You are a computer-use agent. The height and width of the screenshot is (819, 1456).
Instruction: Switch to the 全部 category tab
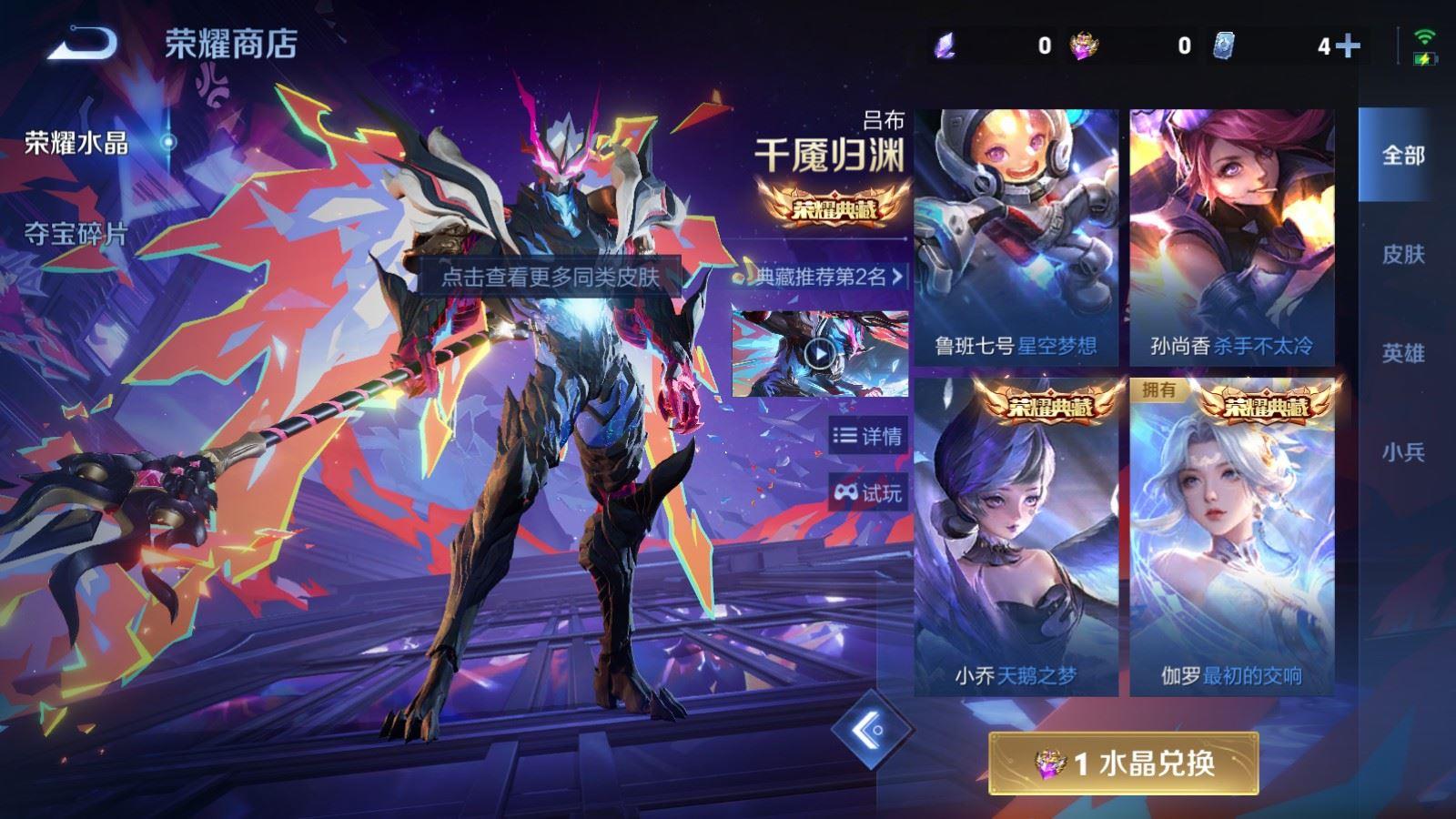[x=1402, y=156]
